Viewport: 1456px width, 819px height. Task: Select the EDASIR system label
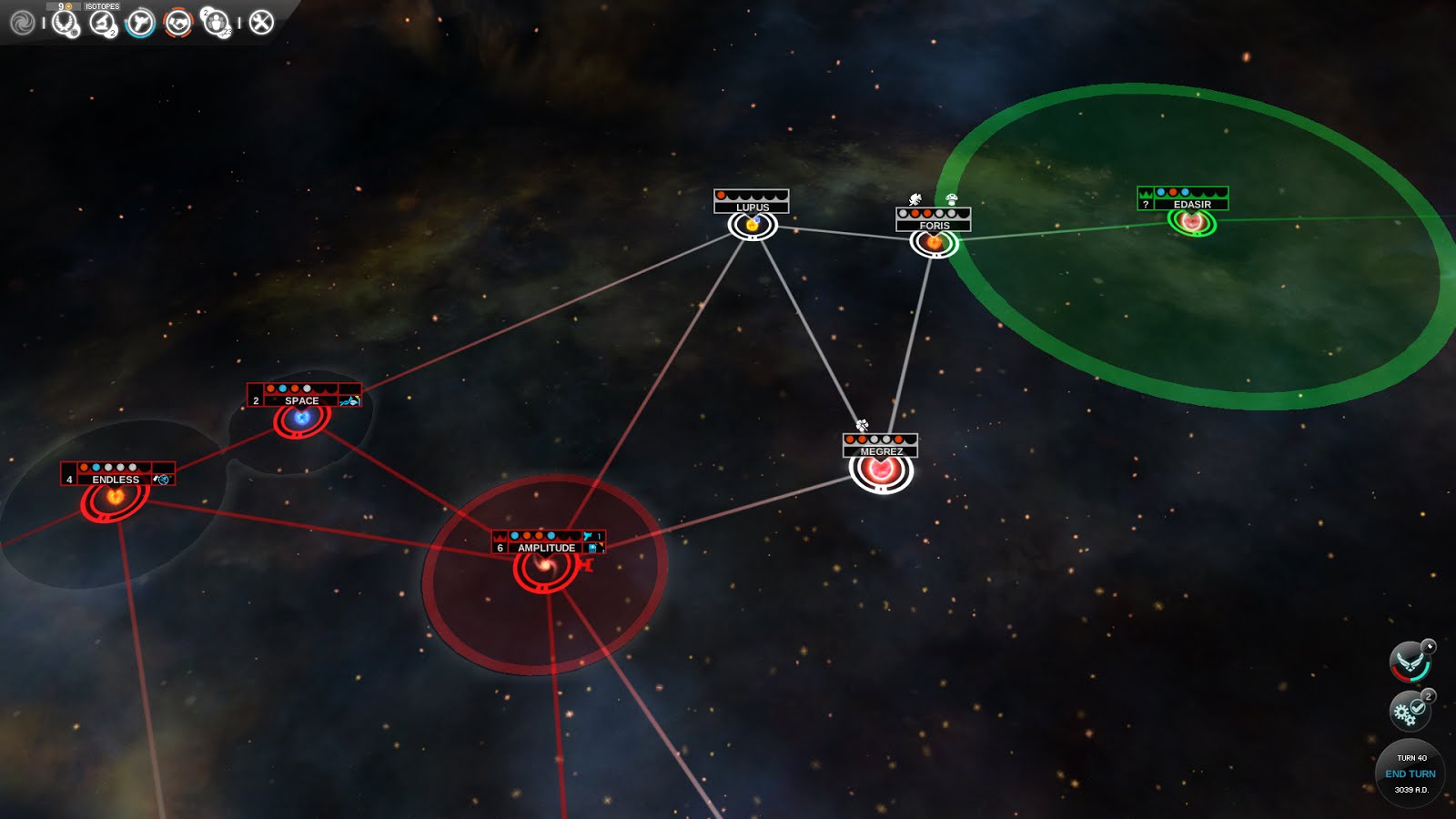click(1191, 205)
